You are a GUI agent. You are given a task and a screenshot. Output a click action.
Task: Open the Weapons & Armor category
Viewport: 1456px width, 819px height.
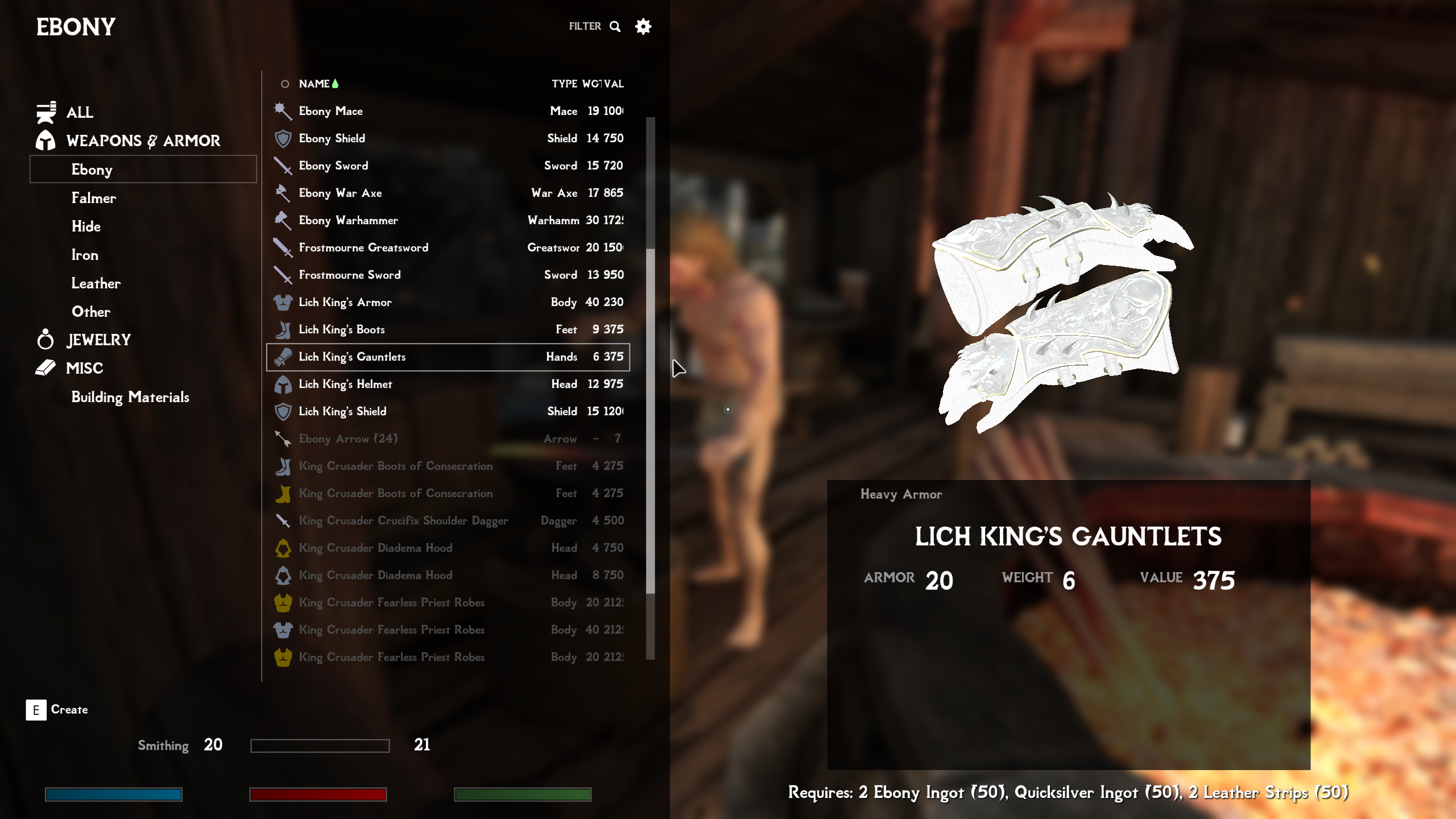point(143,140)
